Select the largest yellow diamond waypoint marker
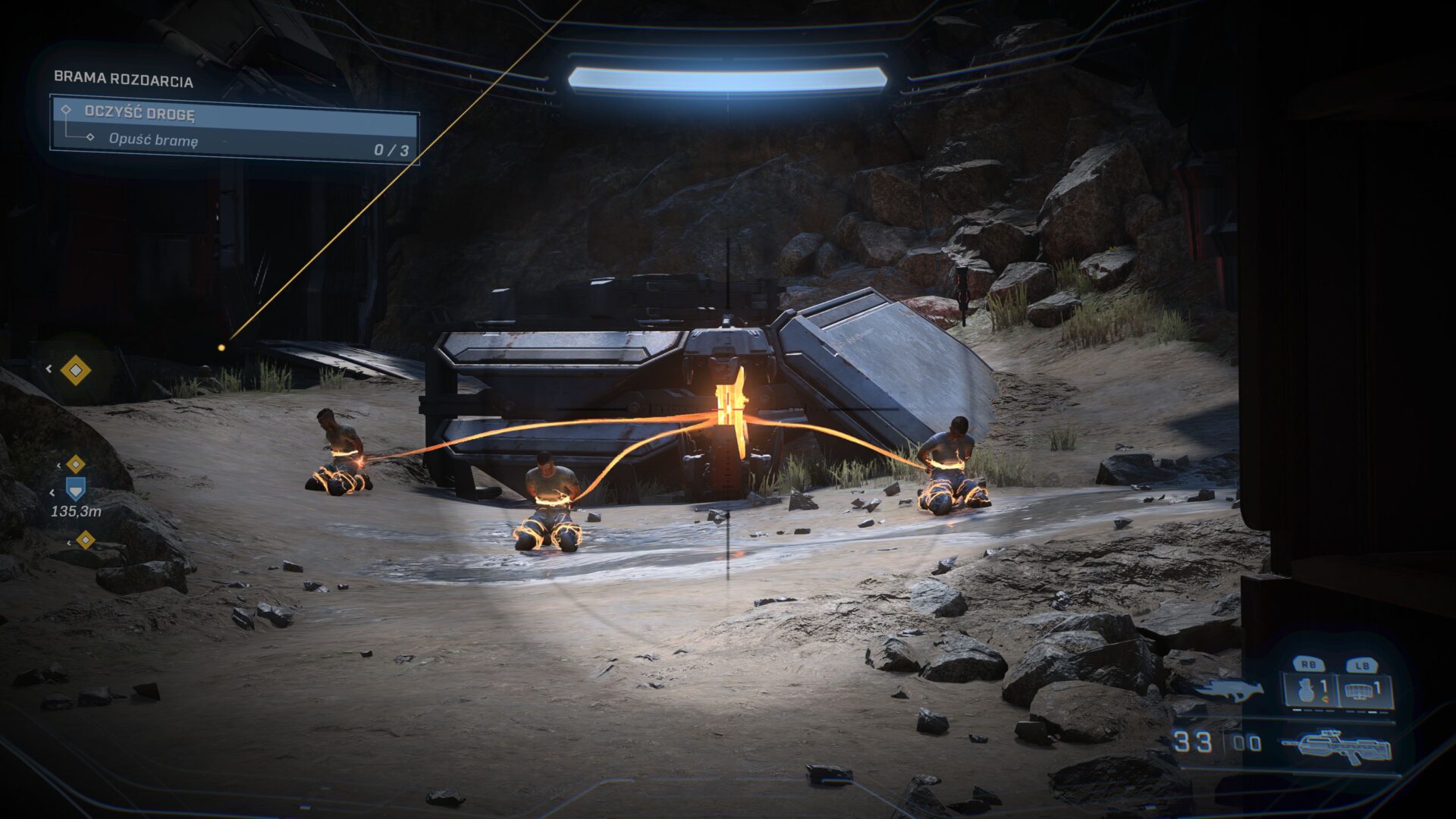Image resolution: width=1456 pixels, height=819 pixels. pos(75,370)
